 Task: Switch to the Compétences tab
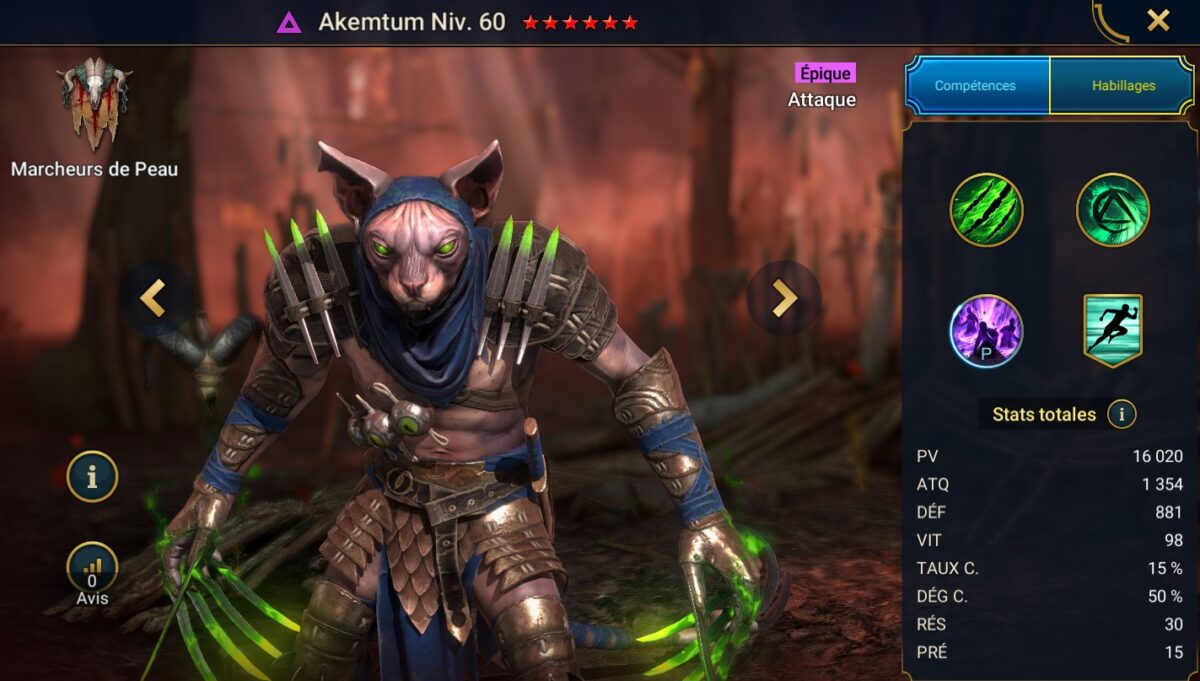[x=975, y=86]
